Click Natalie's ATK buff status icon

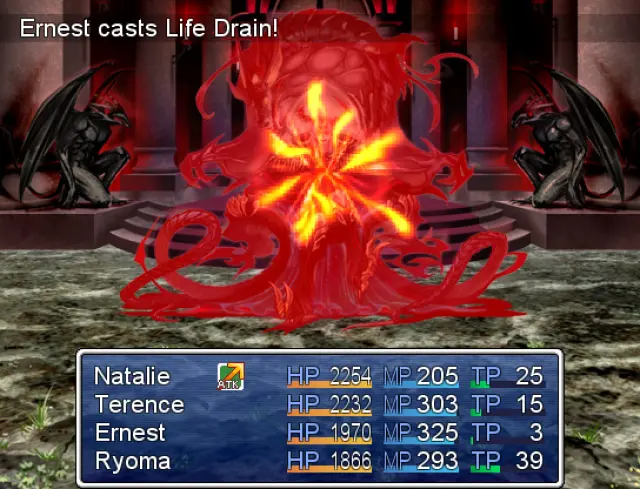[231, 376]
